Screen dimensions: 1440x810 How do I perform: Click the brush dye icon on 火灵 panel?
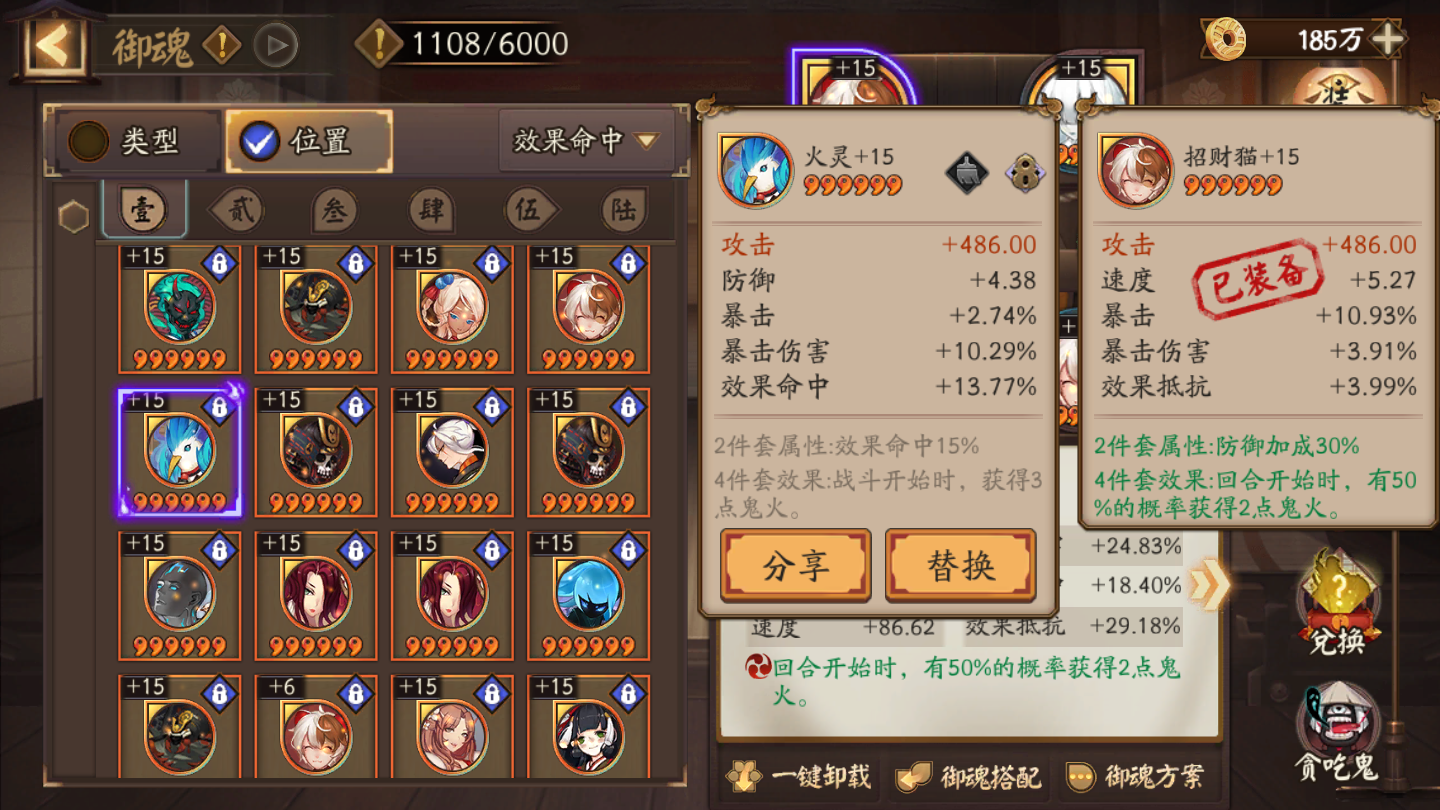966,170
